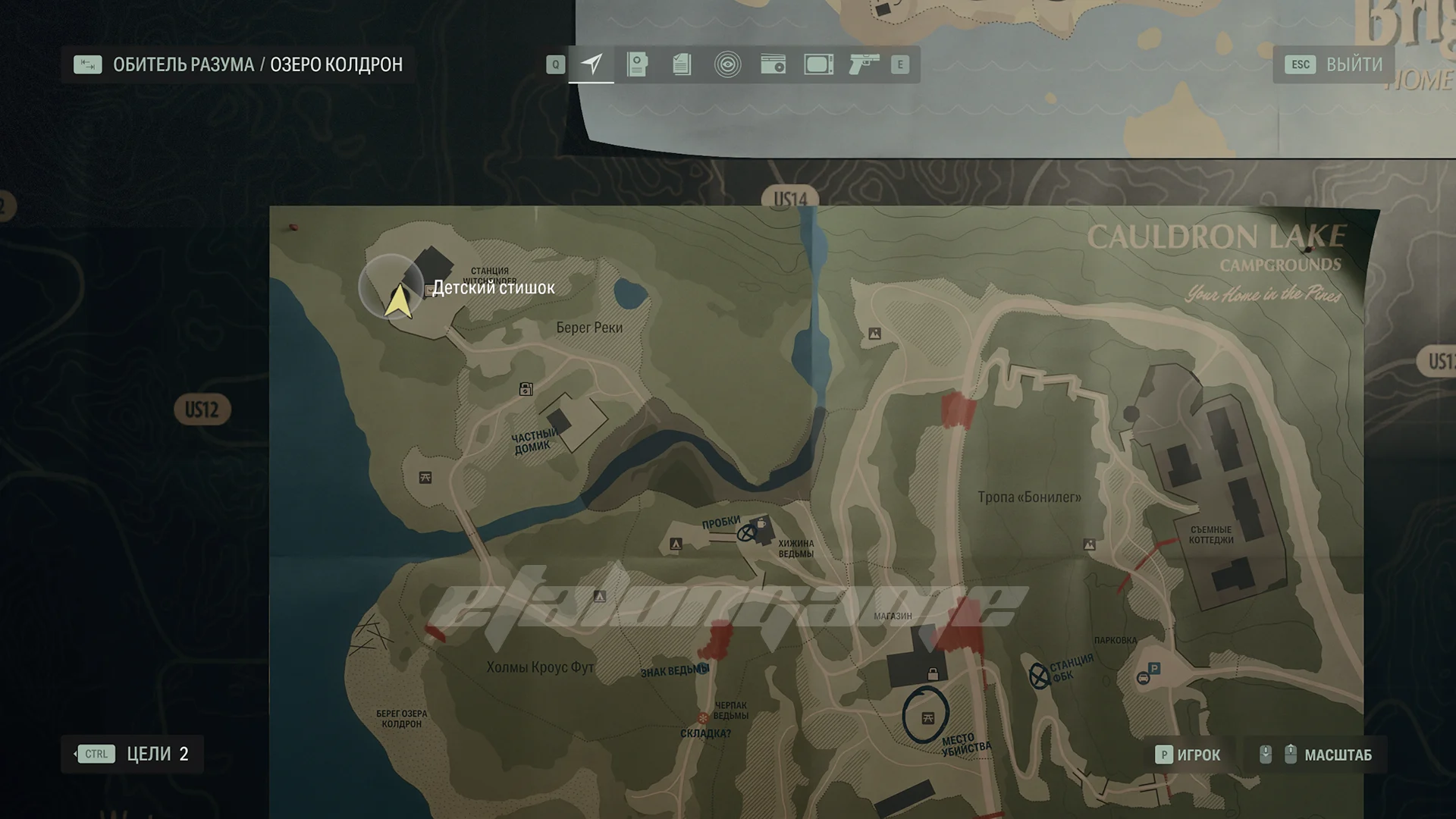Select the map tab with the arrow icon

click(591, 64)
